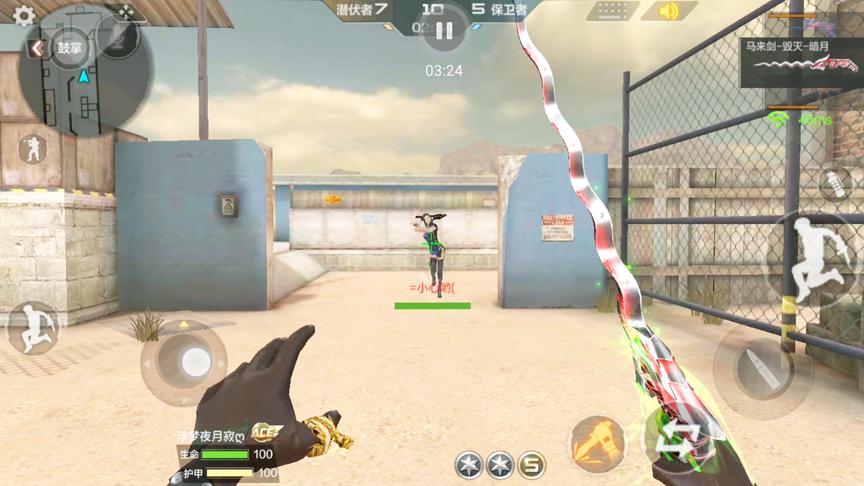Click the gold S badge icon
Image resolution: width=864 pixels, height=486 pixels.
coord(532,465)
